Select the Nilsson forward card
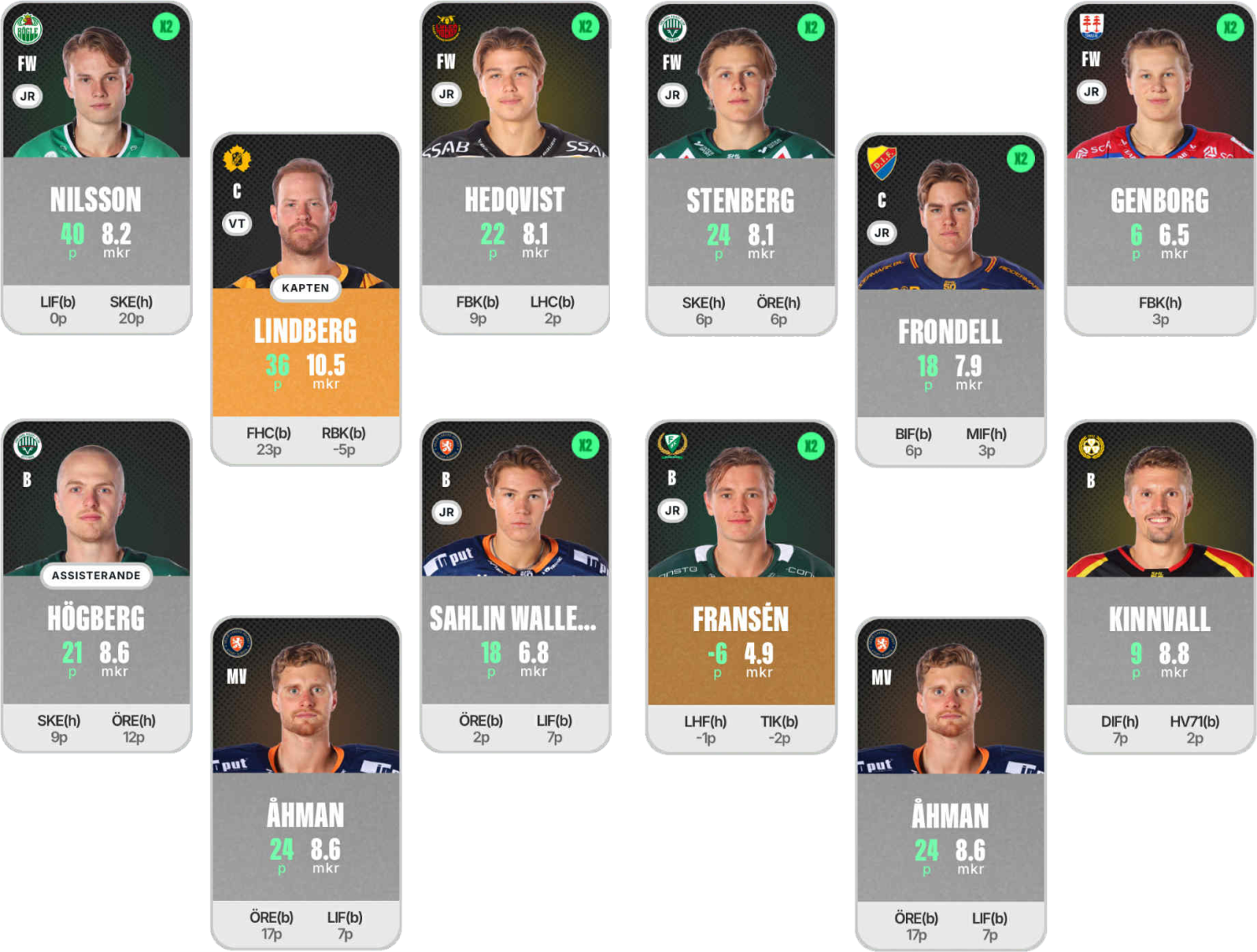1257x952 pixels. click(x=96, y=168)
